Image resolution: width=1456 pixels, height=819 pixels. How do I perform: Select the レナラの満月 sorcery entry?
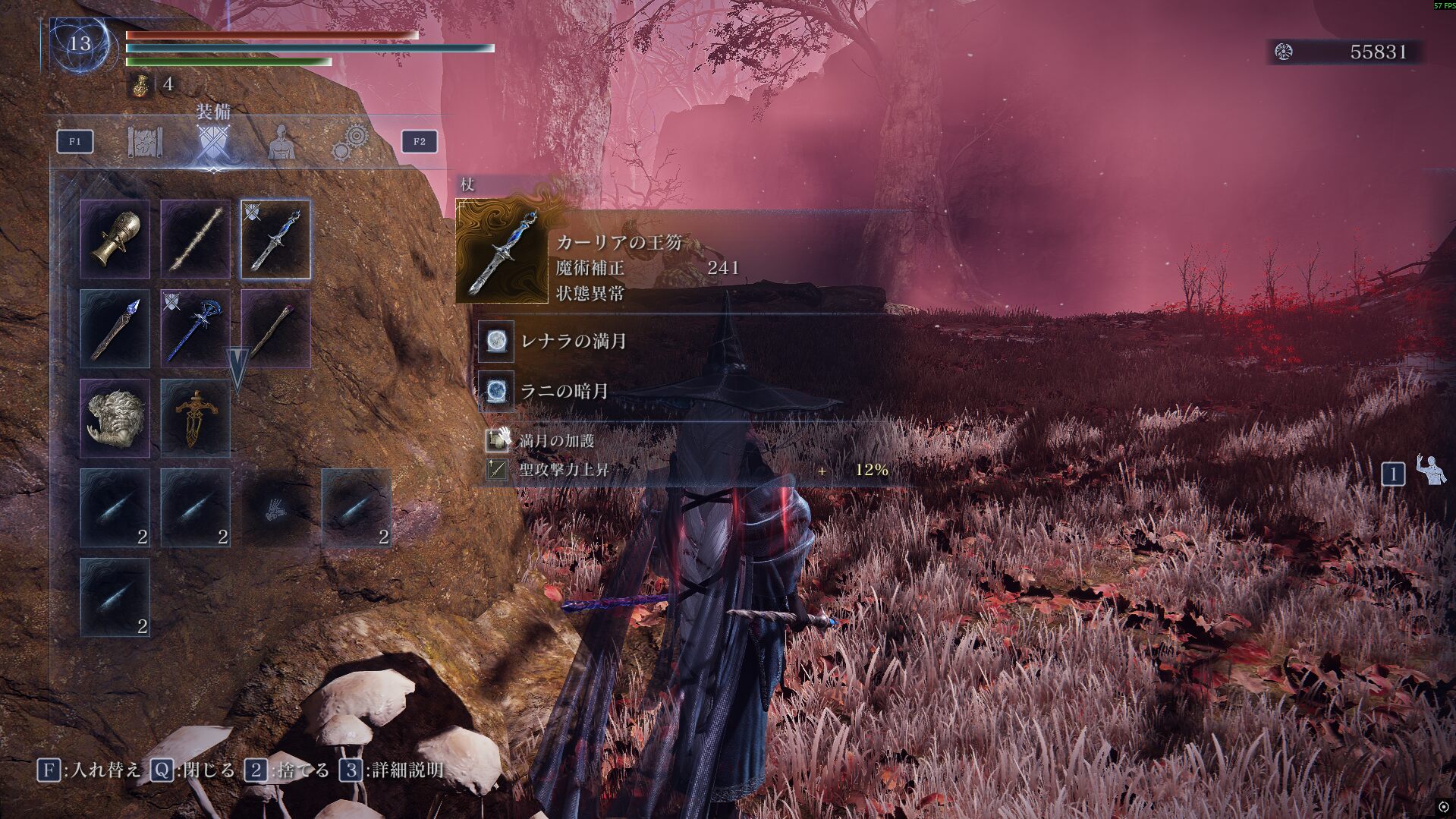pos(573,342)
